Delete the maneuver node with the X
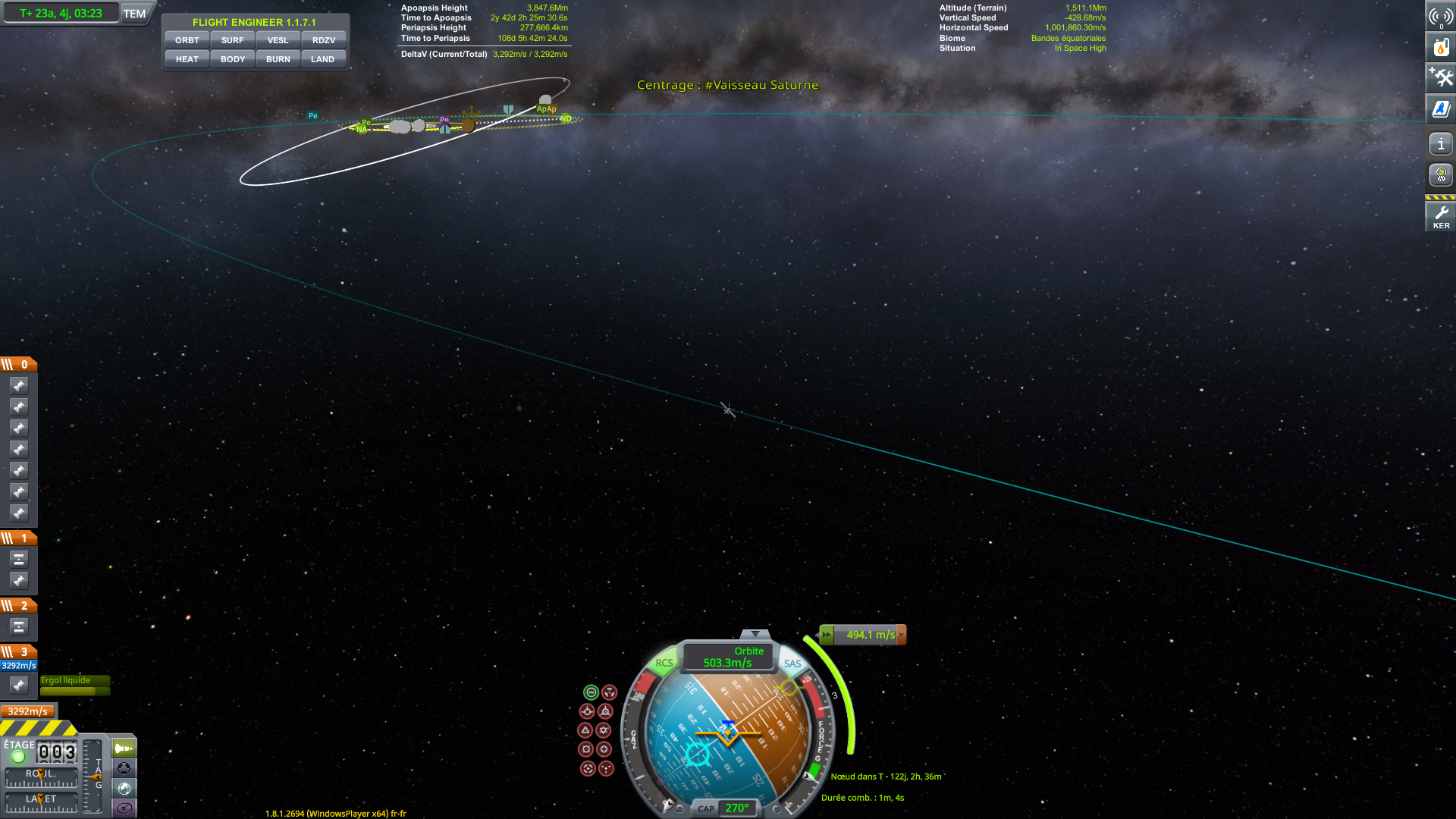 901,635
